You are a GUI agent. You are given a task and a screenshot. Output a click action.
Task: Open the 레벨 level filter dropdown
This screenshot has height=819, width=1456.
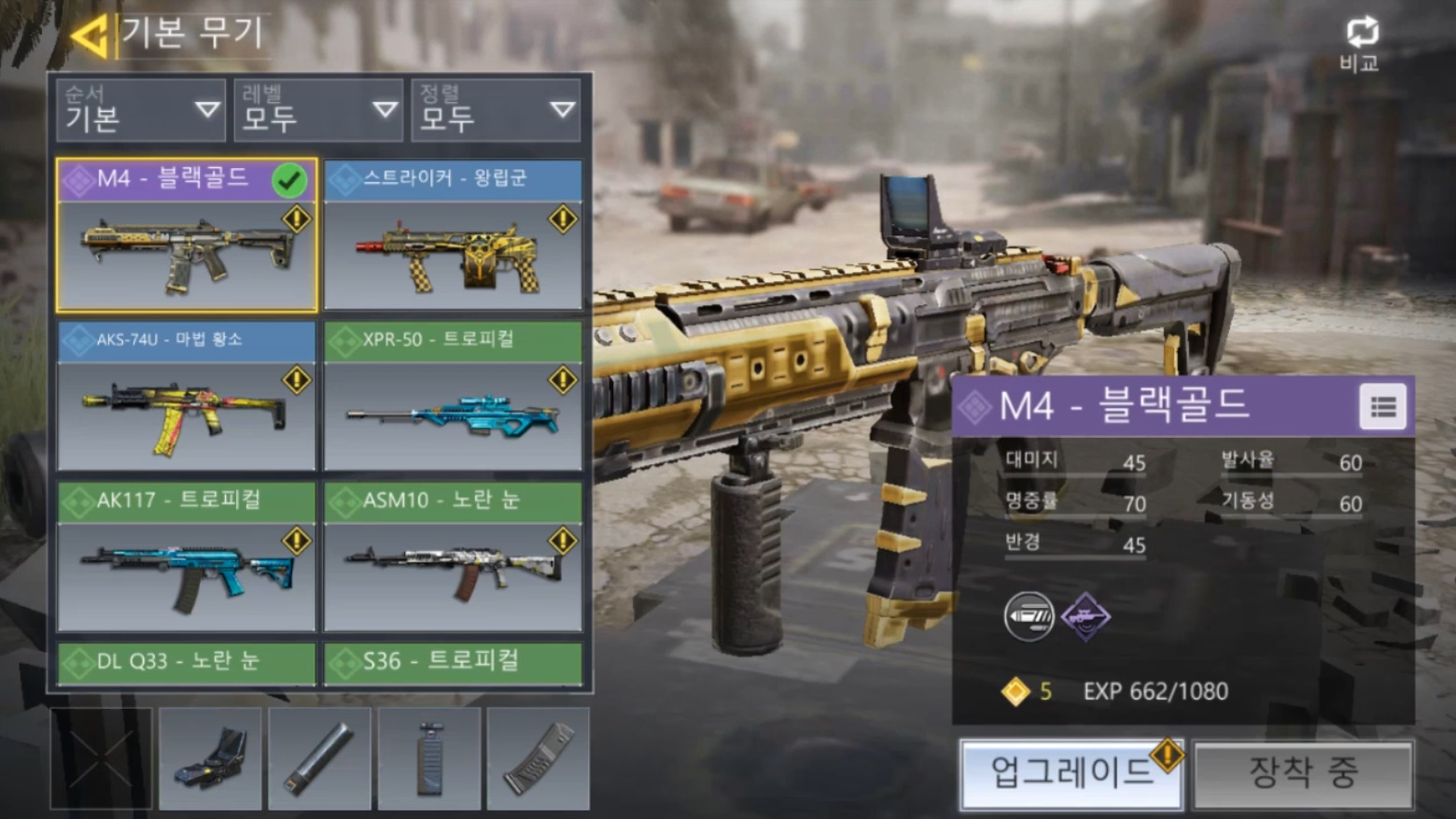[317, 110]
